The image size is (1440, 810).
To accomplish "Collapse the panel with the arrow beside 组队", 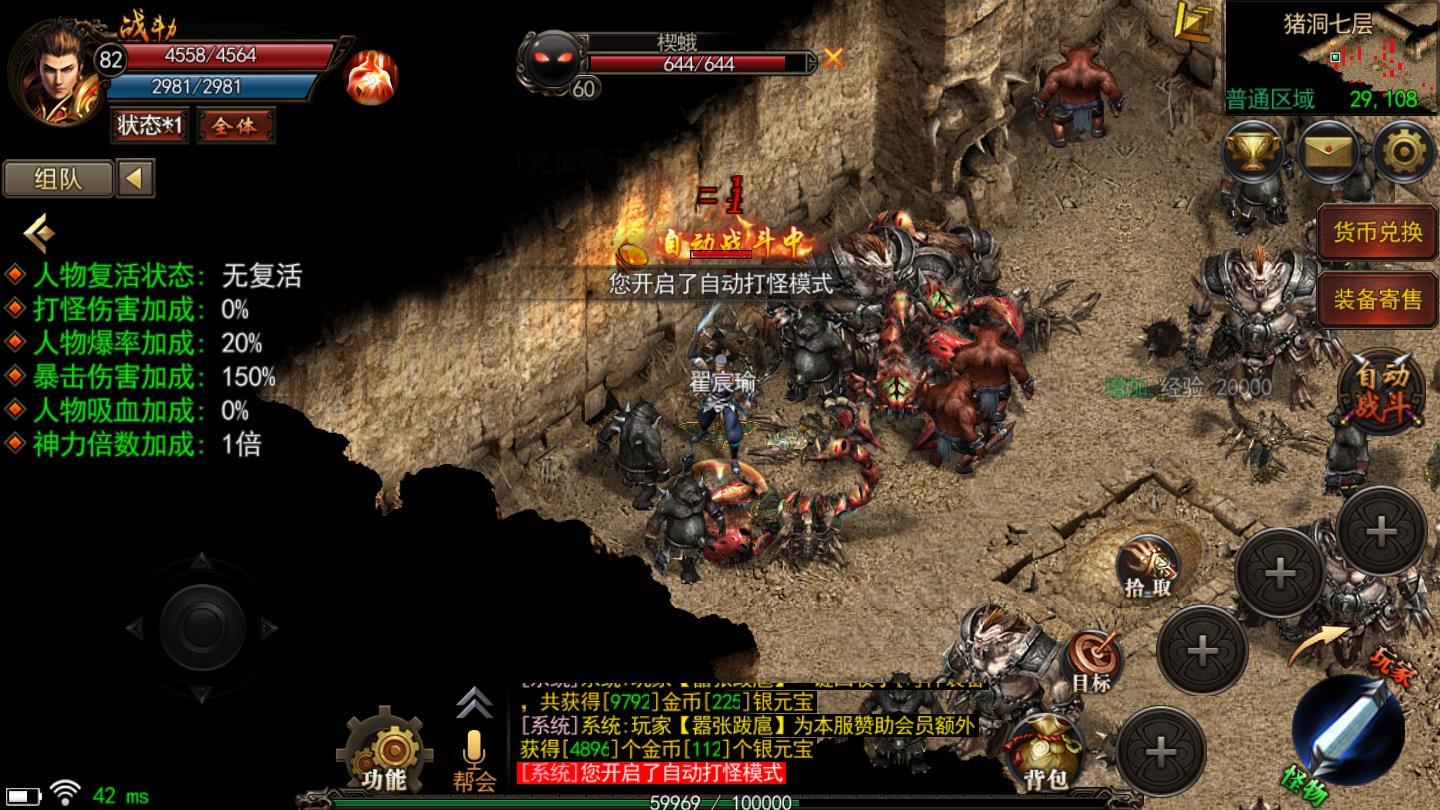I will click(135, 180).
